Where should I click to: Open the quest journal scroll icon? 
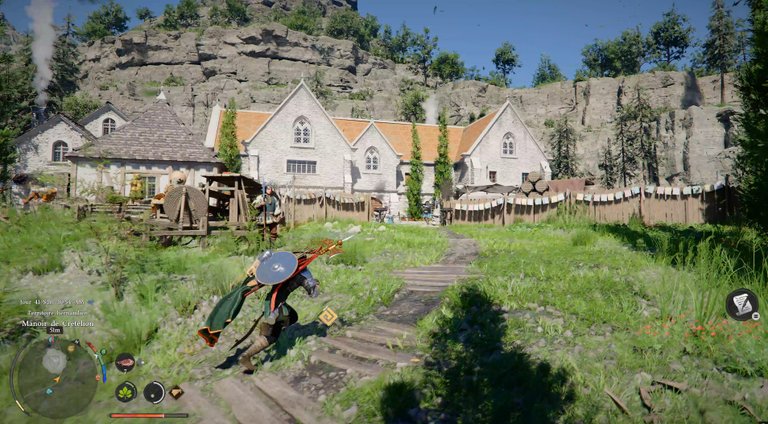click(742, 304)
